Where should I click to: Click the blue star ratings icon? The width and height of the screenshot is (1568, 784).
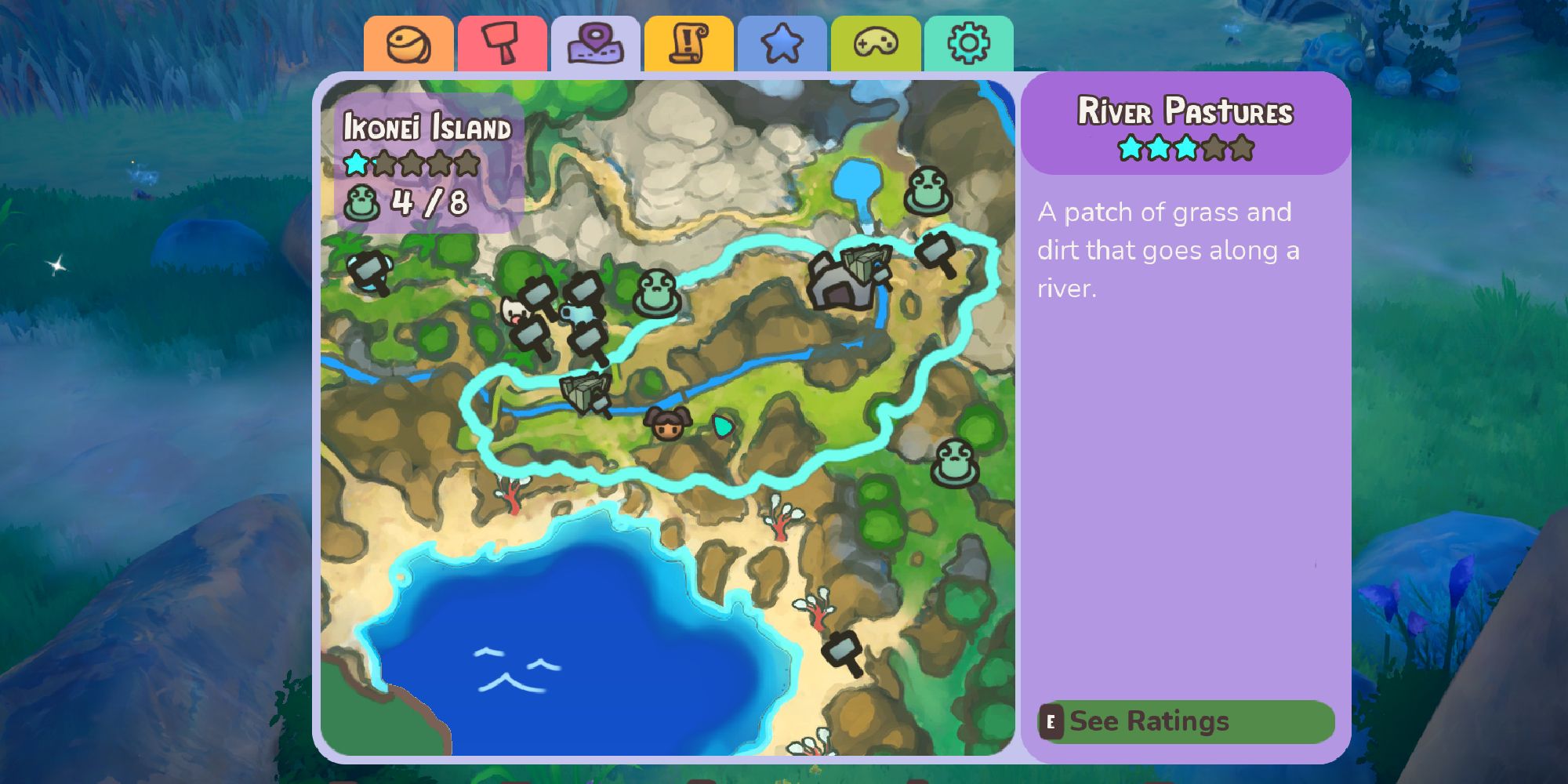[x=782, y=45]
